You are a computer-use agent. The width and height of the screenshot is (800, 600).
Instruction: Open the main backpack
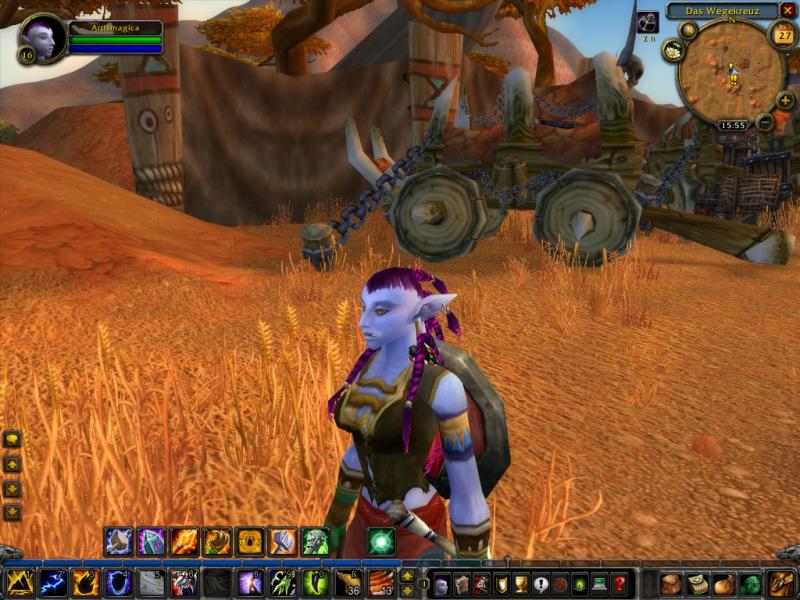tap(781, 584)
